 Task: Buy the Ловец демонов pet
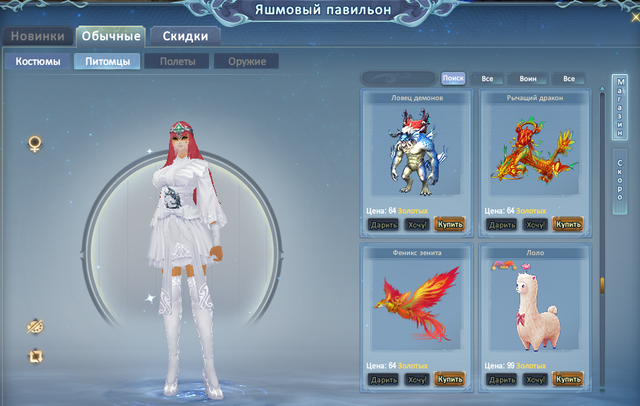[450, 225]
